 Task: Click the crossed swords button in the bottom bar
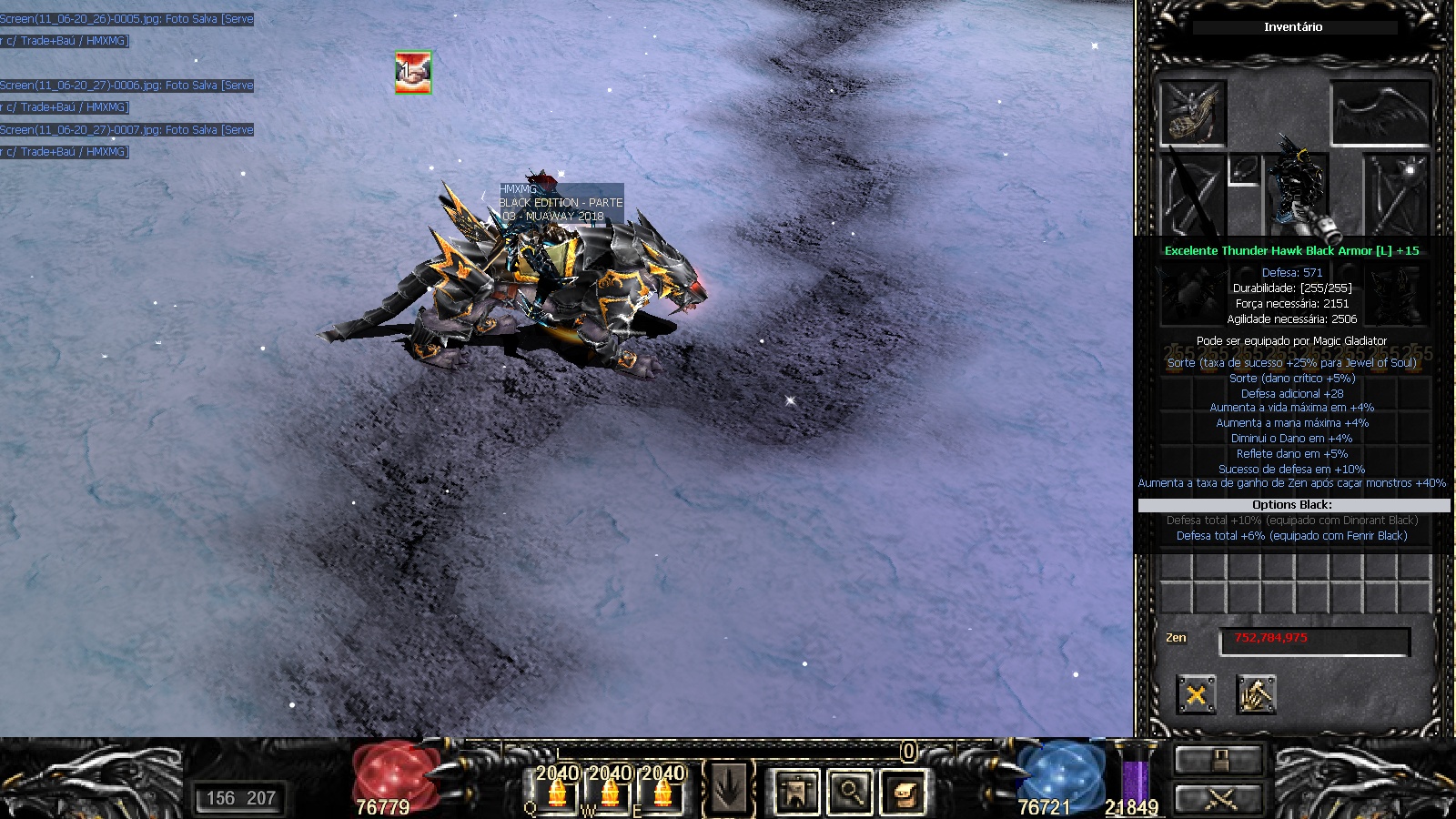[x=1218, y=799]
